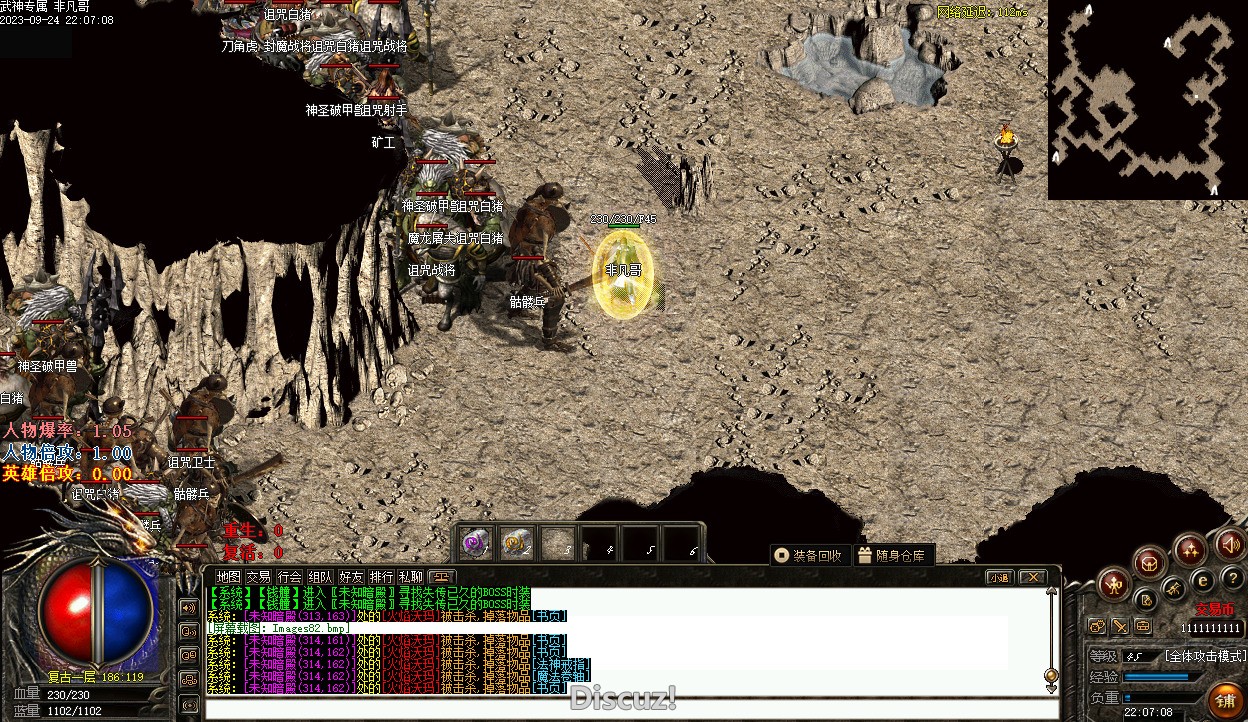Image resolution: width=1248 pixels, height=722 pixels.
Task: Click the 小退 logout button
Action: click(999, 577)
